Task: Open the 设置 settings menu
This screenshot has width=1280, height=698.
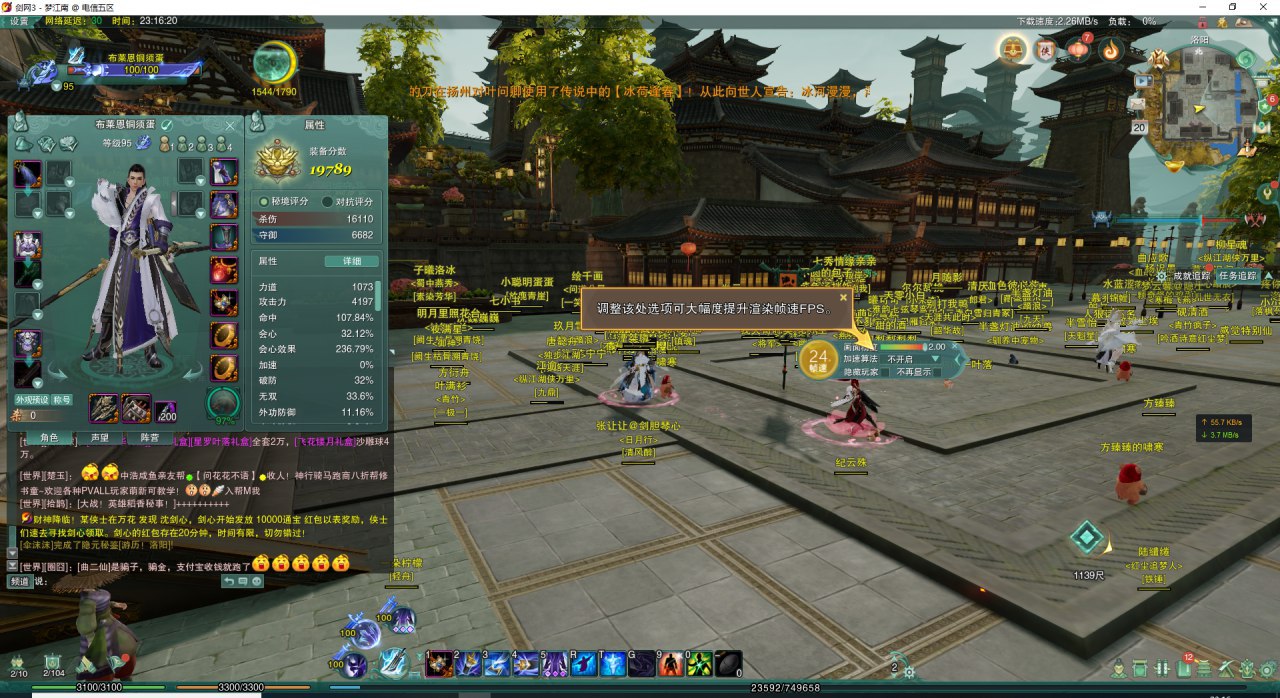Action: (19, 20)
